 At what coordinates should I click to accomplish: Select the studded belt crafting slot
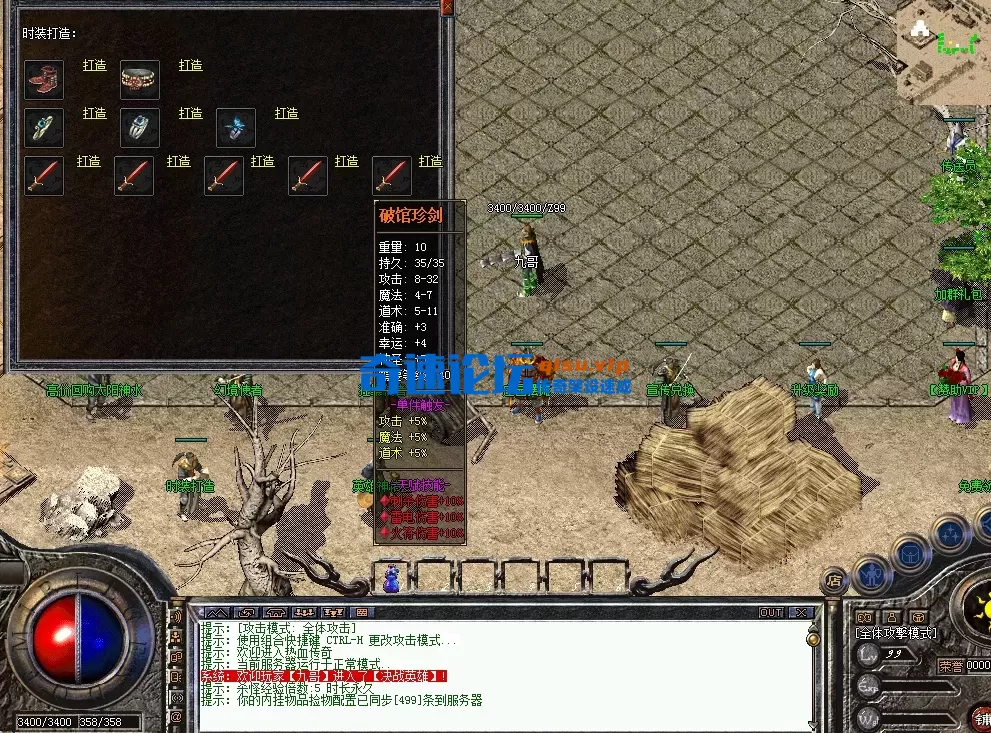tap(140, 80)
